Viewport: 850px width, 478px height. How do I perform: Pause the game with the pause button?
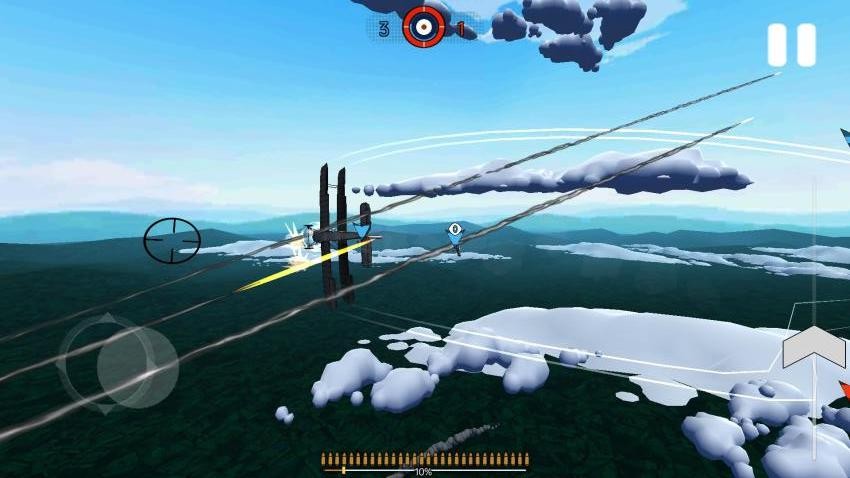click(x=791, y=46)
